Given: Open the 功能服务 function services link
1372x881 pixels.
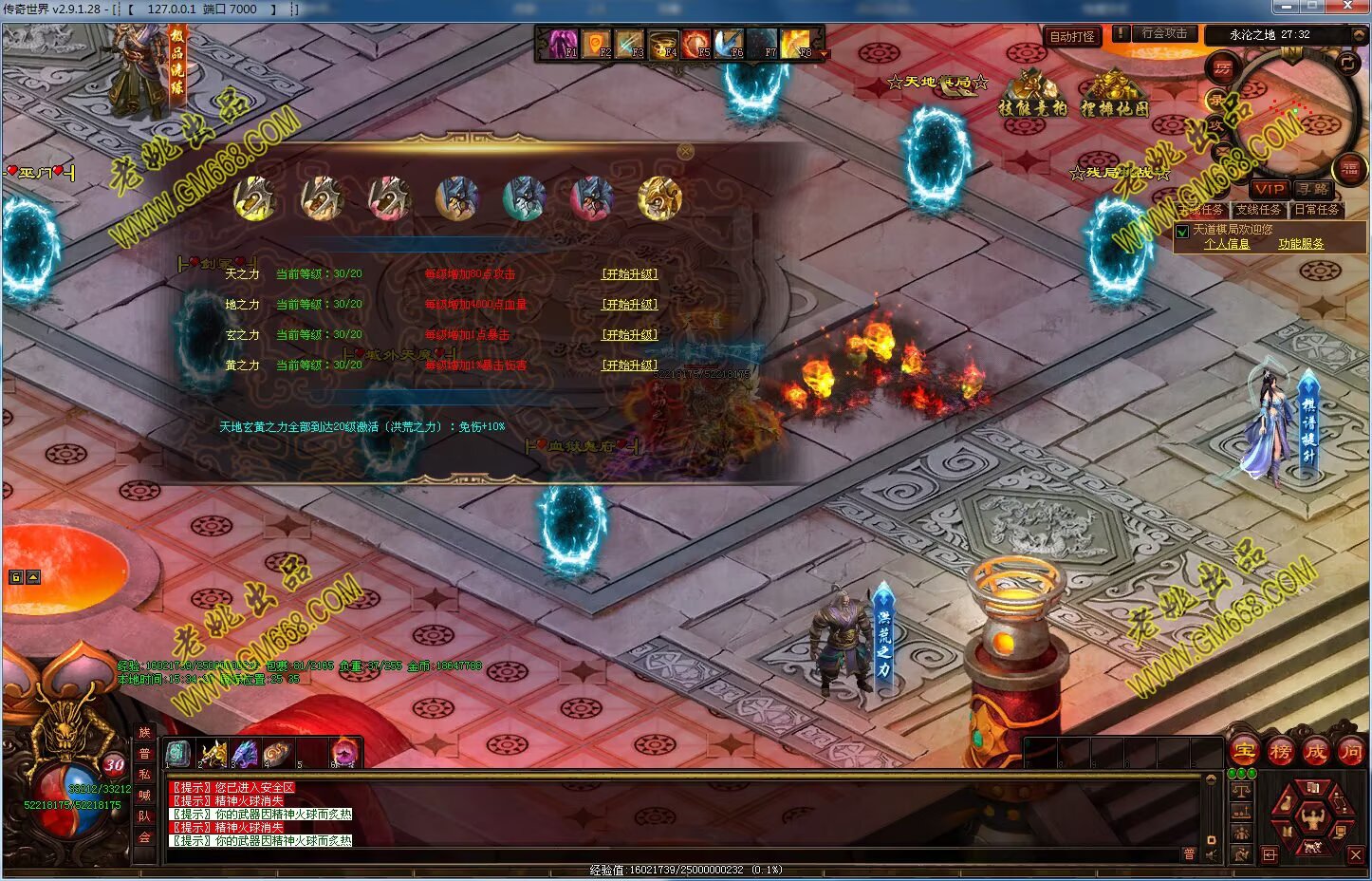Looking at the screenshot, I should [1301, 244].
